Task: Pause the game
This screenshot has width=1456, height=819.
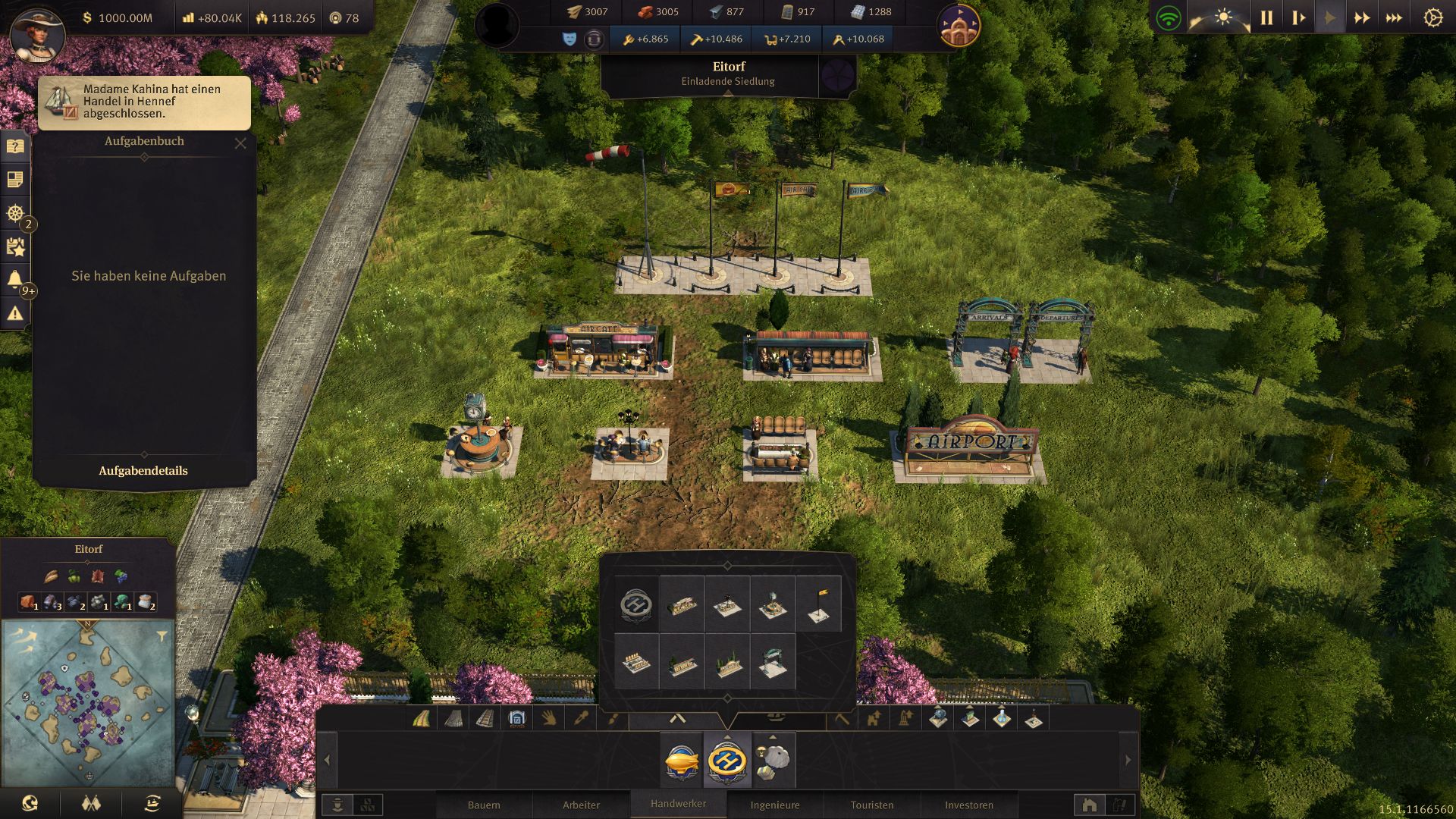Action: [x=1266, y=17]
